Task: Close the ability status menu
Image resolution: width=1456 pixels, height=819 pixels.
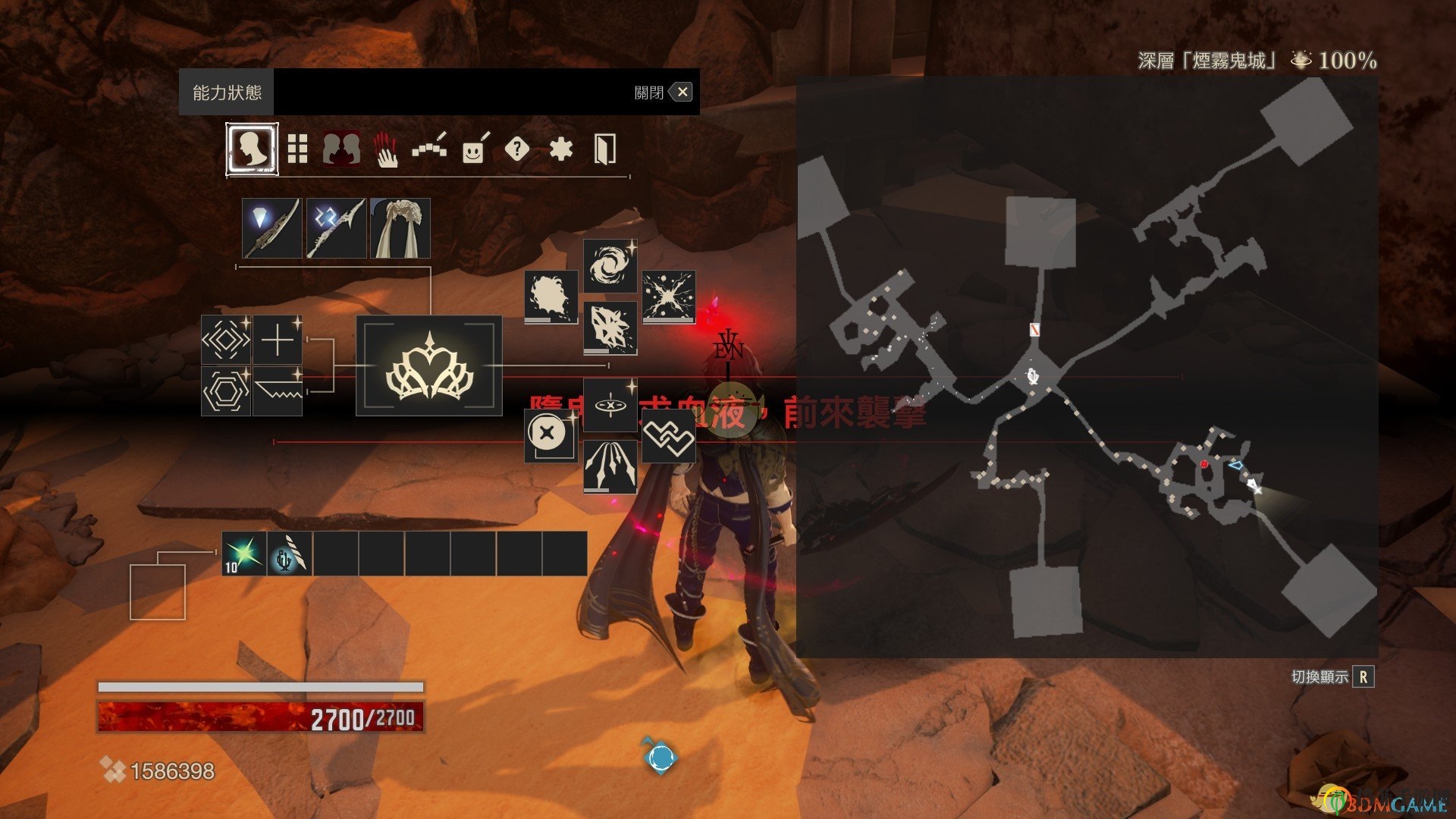Action: click(x=682, y=93)
